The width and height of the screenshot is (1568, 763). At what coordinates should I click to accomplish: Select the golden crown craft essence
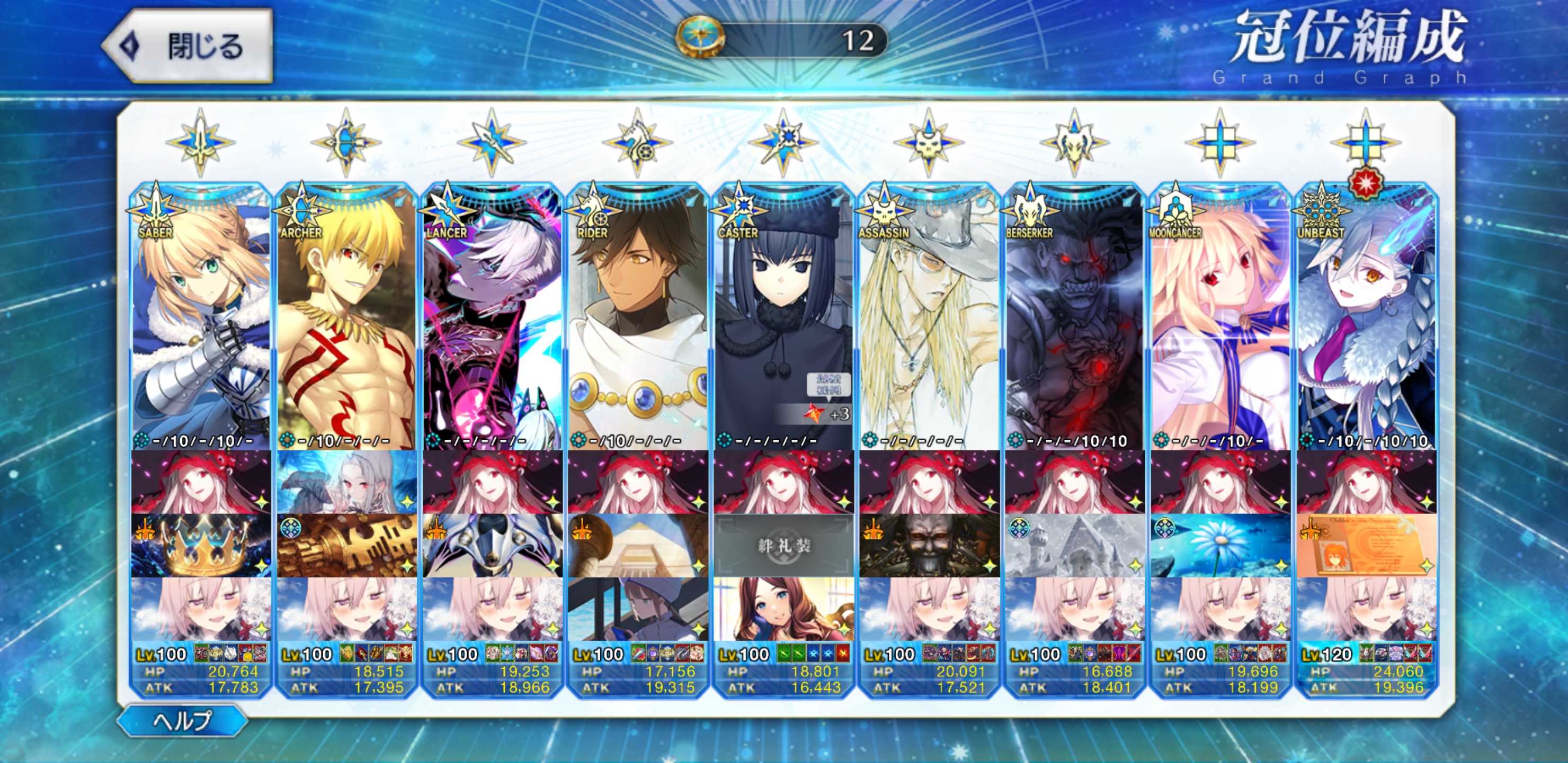coord(200,546)
